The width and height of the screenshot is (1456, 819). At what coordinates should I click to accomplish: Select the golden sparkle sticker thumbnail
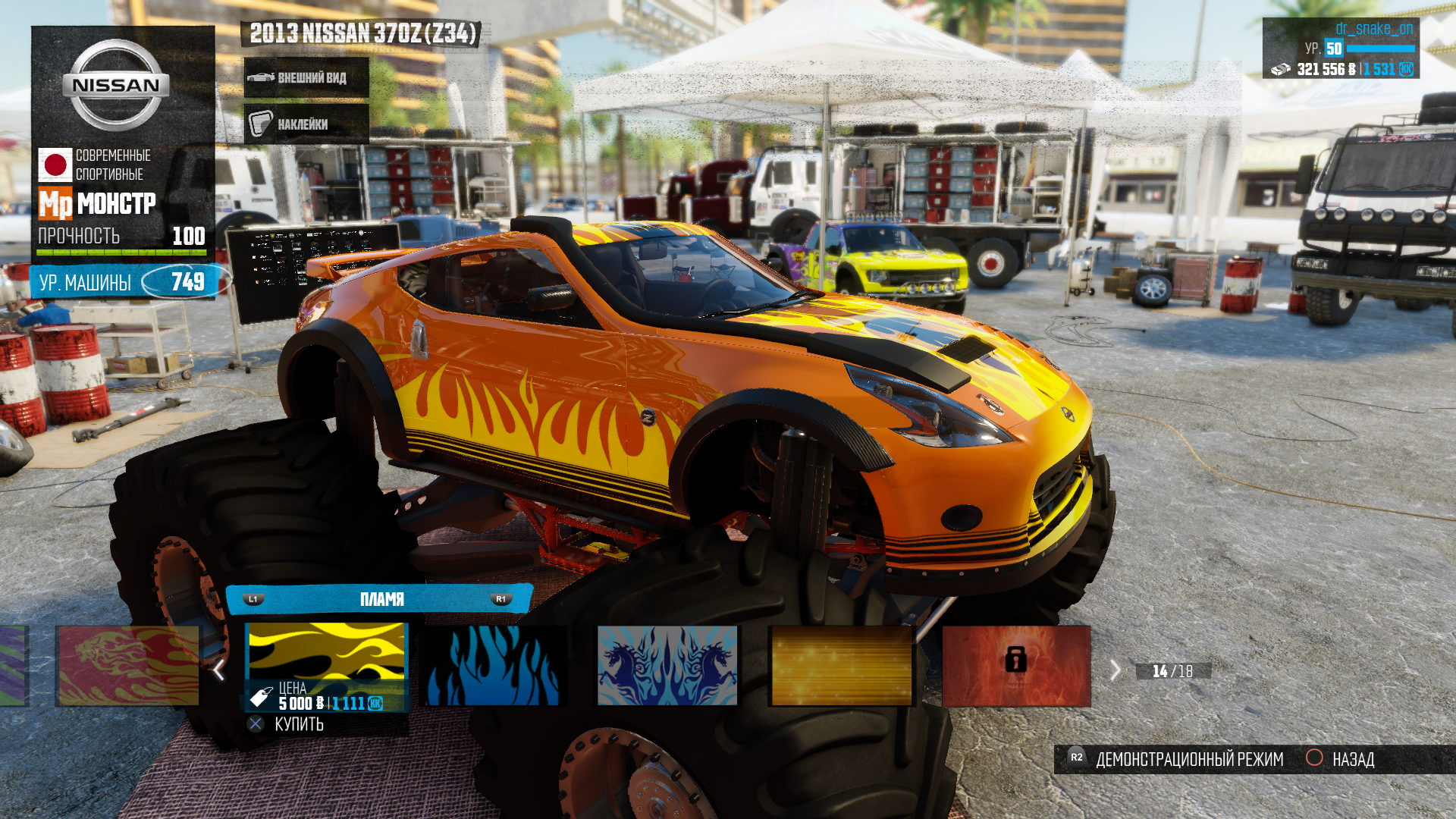coord(841,666)
